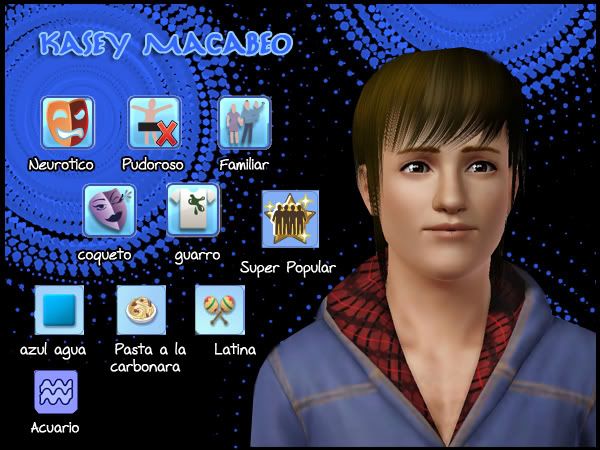
Task: Select the guarro dirty shirt icon
Action: click(191, 209)
